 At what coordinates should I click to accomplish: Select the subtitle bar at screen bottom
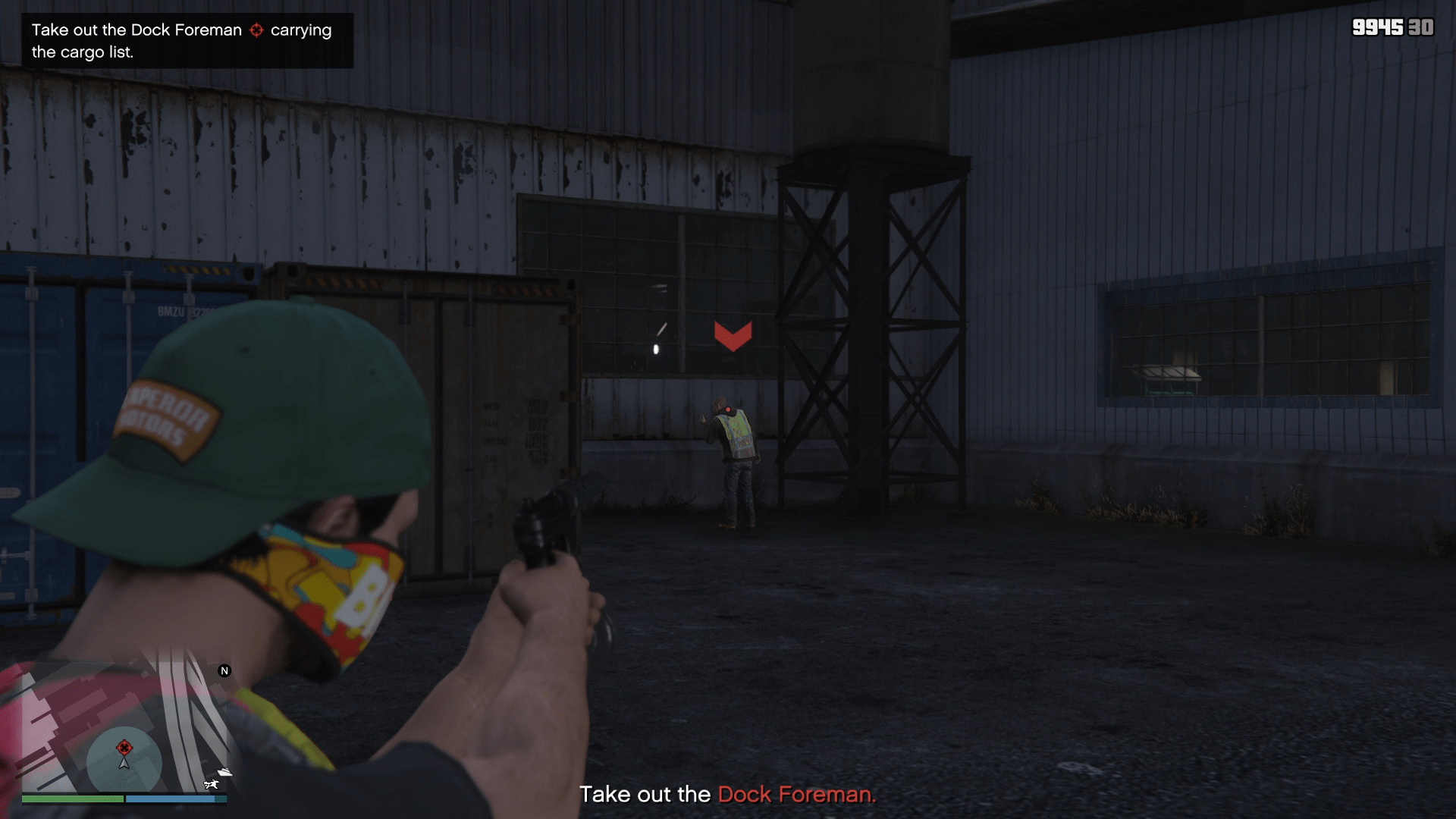(x=728, y=795)
